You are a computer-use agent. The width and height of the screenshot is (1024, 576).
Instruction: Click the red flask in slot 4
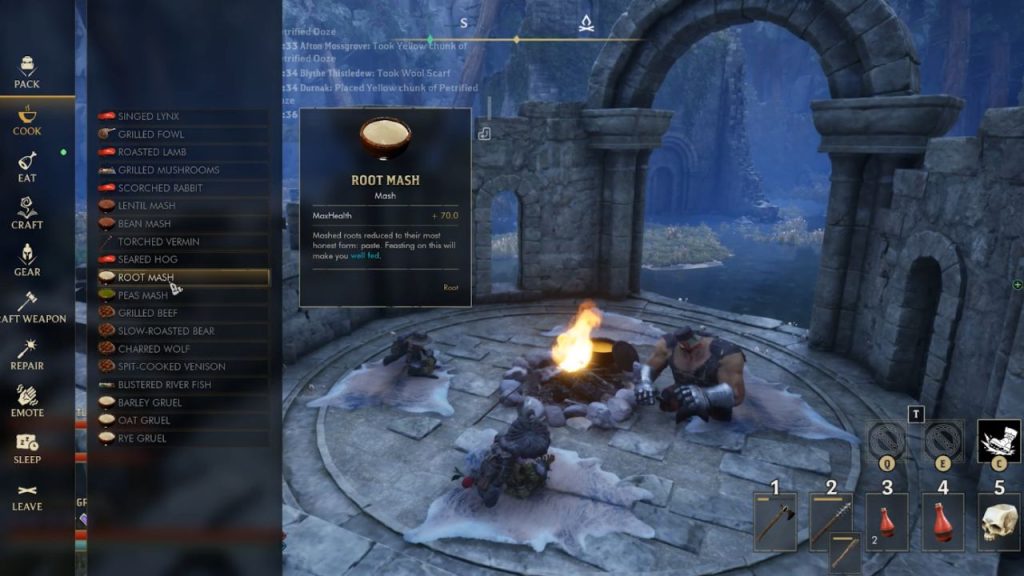(943, 522)
